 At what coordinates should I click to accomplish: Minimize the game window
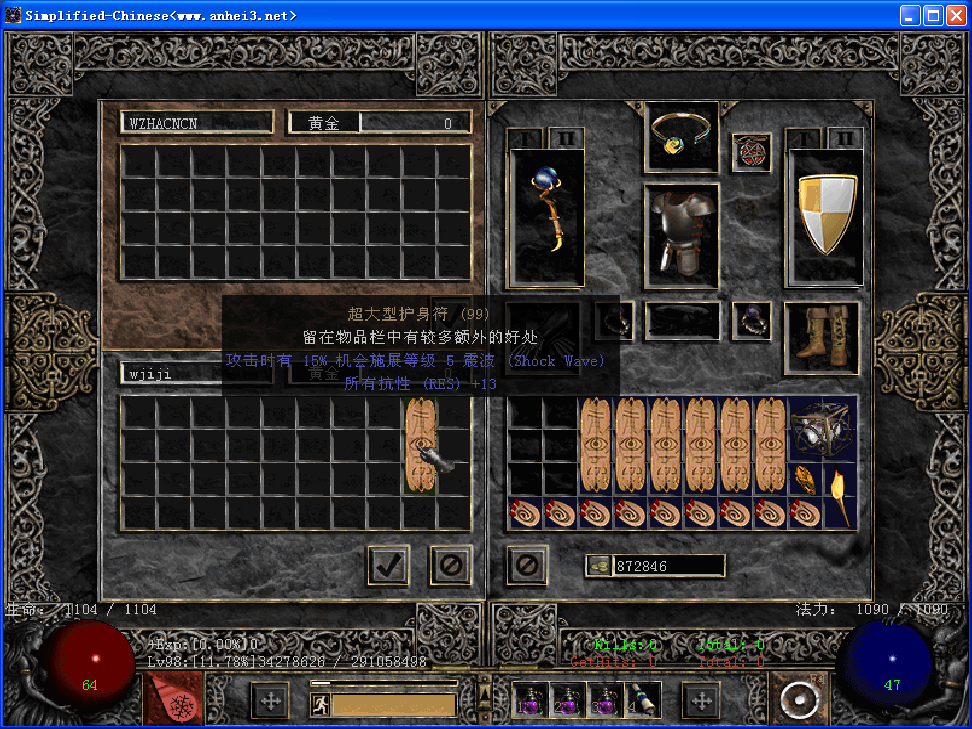tap(910, 15)
